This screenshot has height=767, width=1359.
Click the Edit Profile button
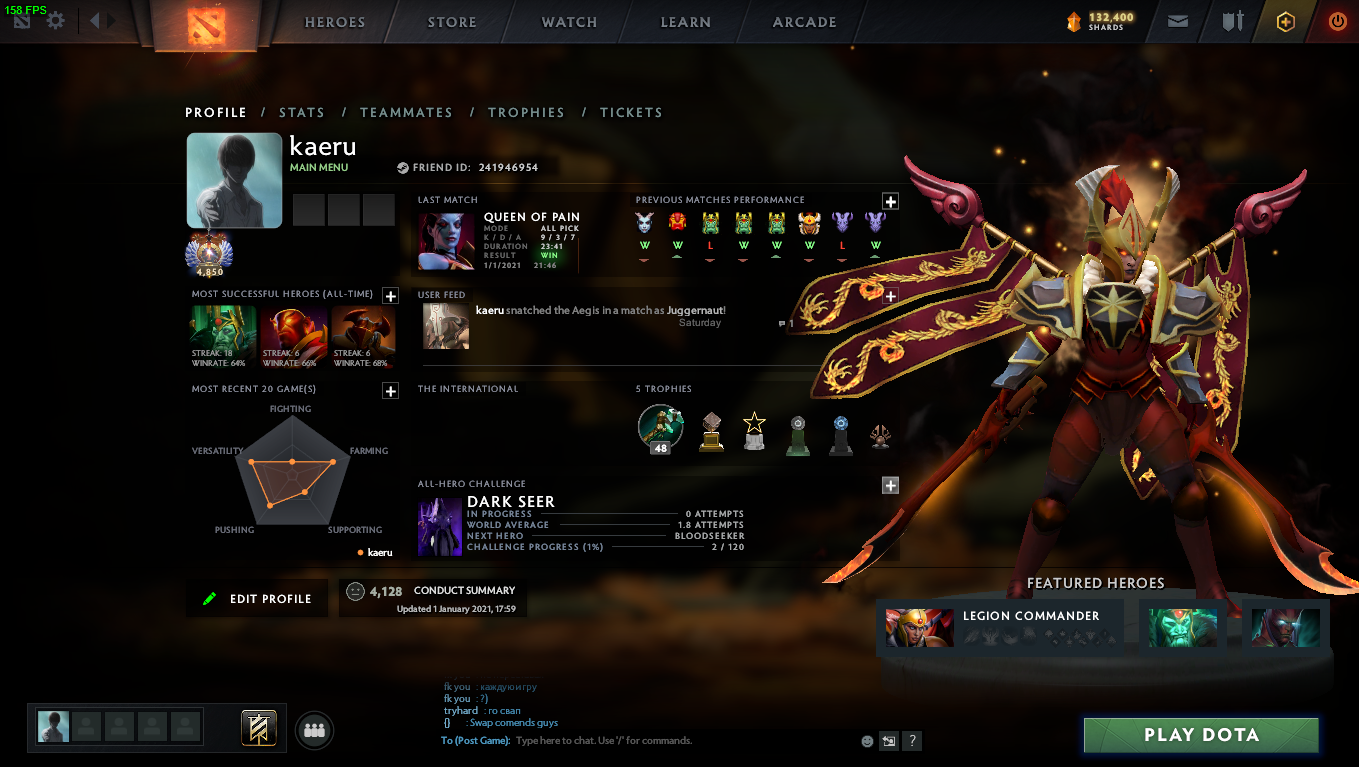pos(257,599)
